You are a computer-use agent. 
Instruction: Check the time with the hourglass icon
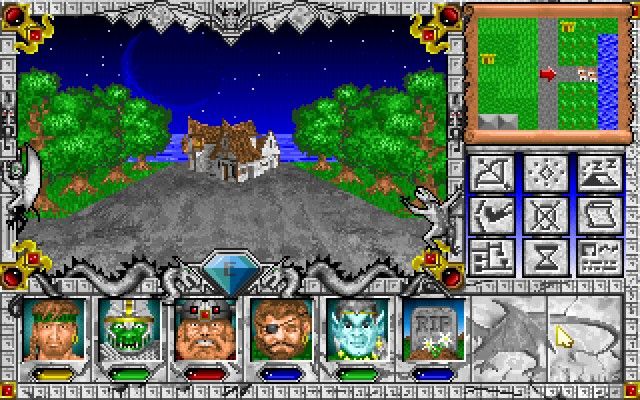click(545, 256)
